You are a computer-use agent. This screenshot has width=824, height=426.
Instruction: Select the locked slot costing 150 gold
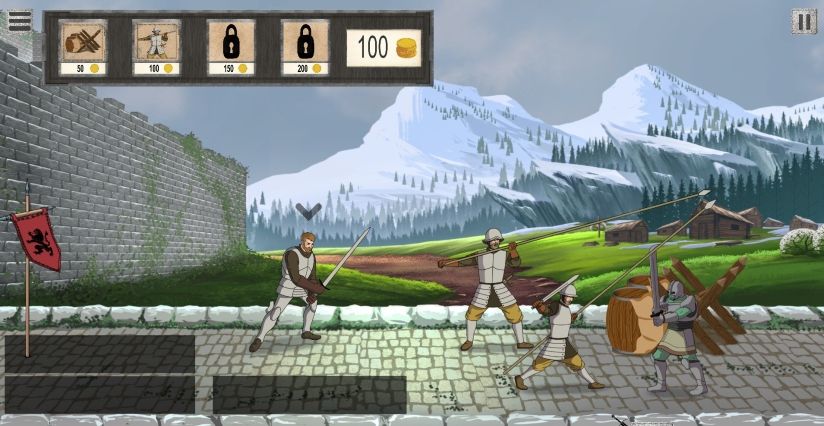tap(231, 47)
